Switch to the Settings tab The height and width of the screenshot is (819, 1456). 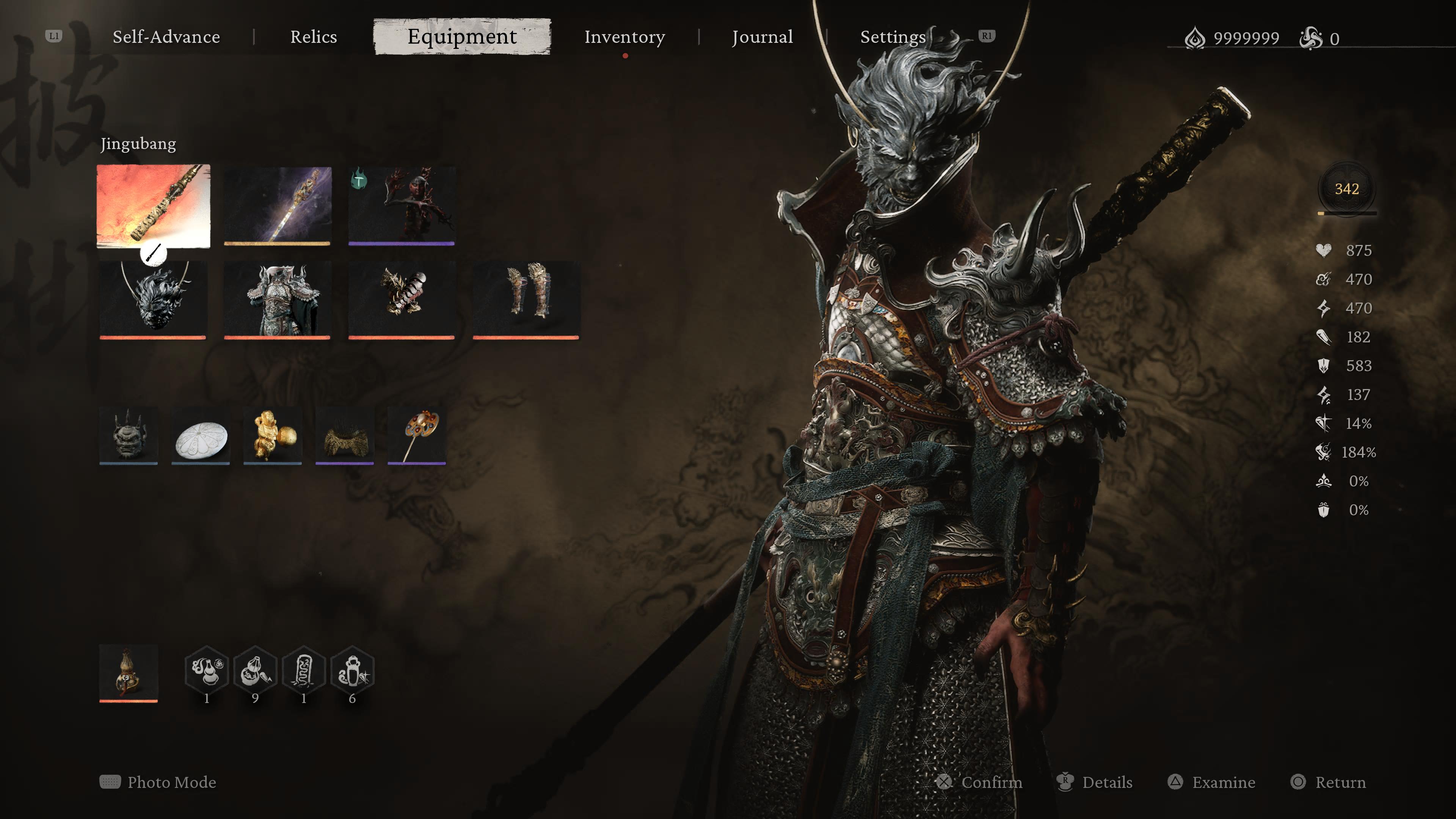coord(893,37)
